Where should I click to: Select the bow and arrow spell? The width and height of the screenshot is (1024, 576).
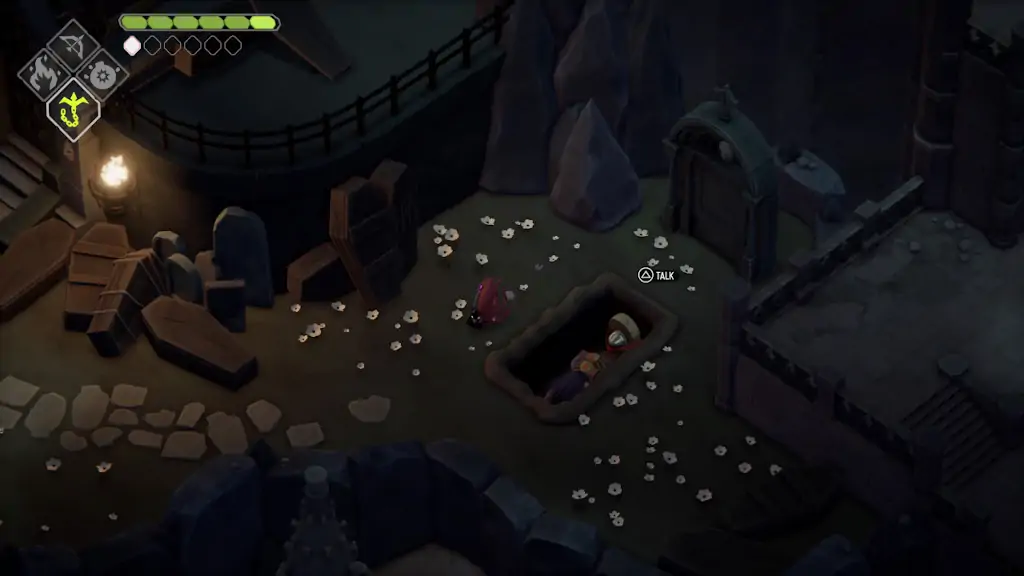click(x=73, y=43)
